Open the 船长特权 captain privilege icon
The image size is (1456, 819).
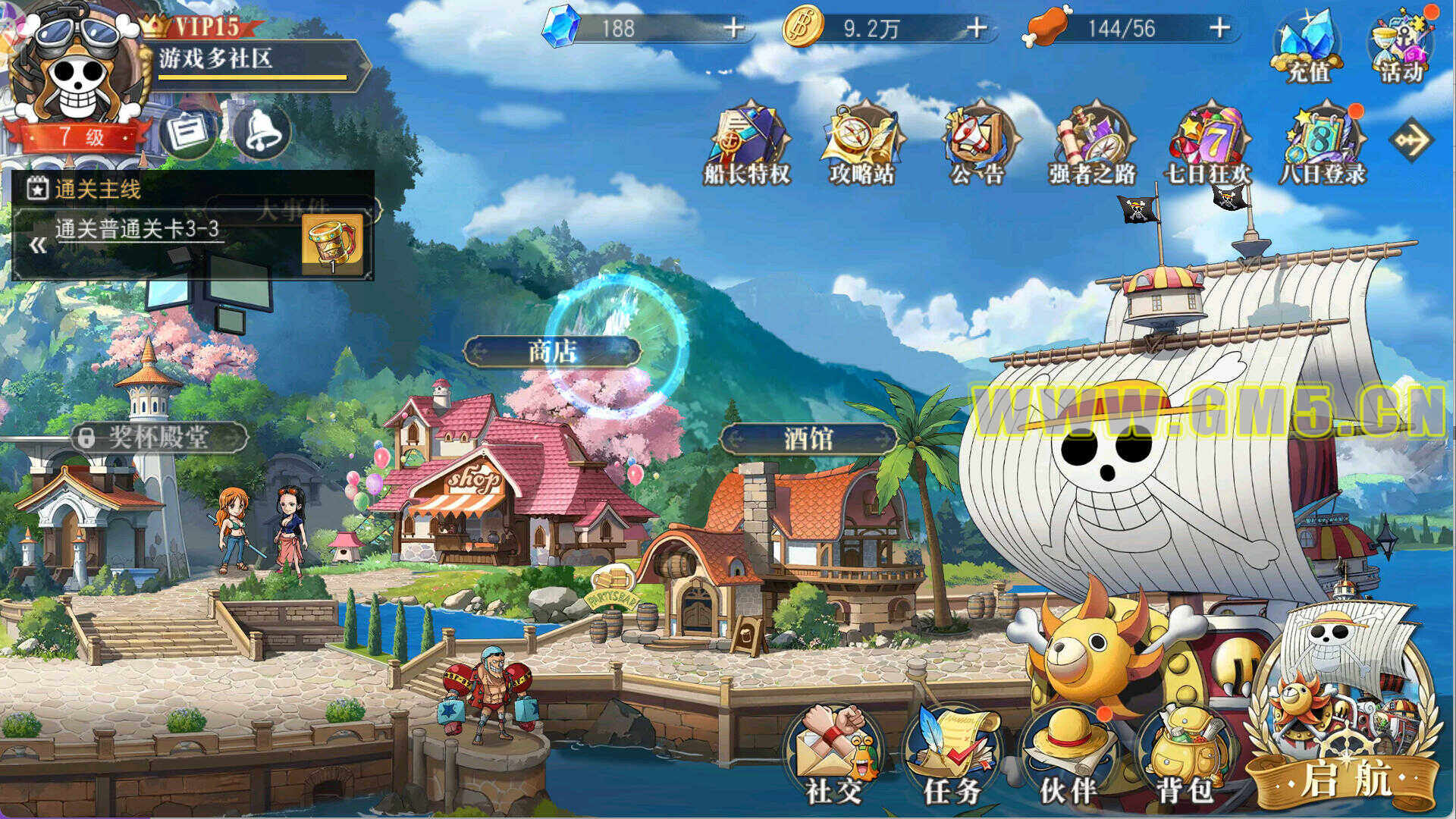pos(748,144)
